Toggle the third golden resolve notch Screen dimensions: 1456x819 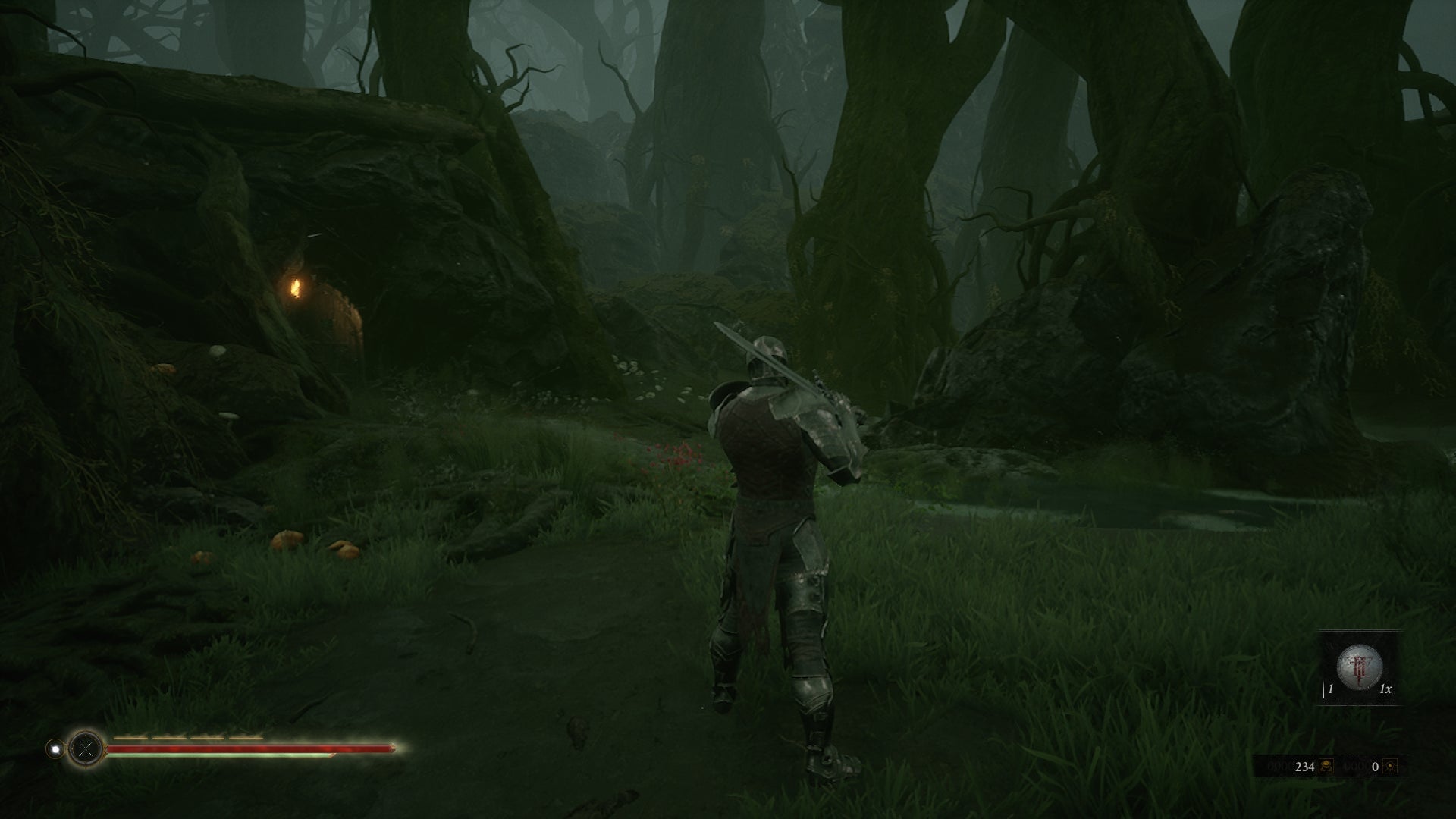[x=206, y=737]
